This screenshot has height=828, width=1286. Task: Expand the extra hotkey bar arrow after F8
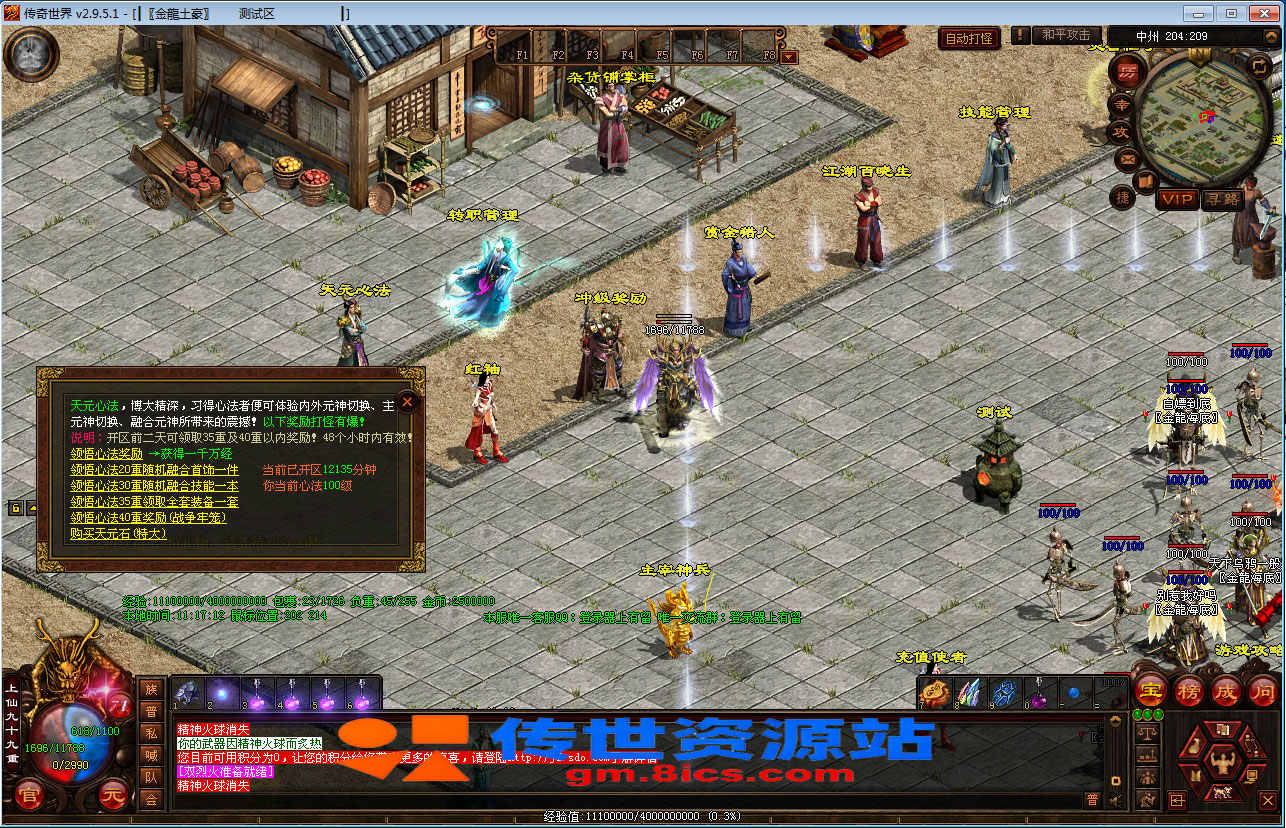coord(790,56)
